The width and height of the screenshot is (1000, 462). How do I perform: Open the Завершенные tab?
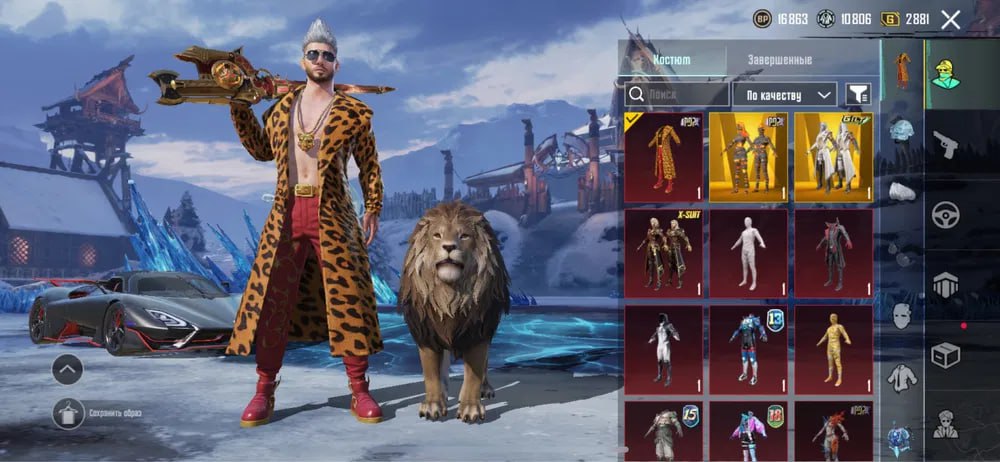780,59
